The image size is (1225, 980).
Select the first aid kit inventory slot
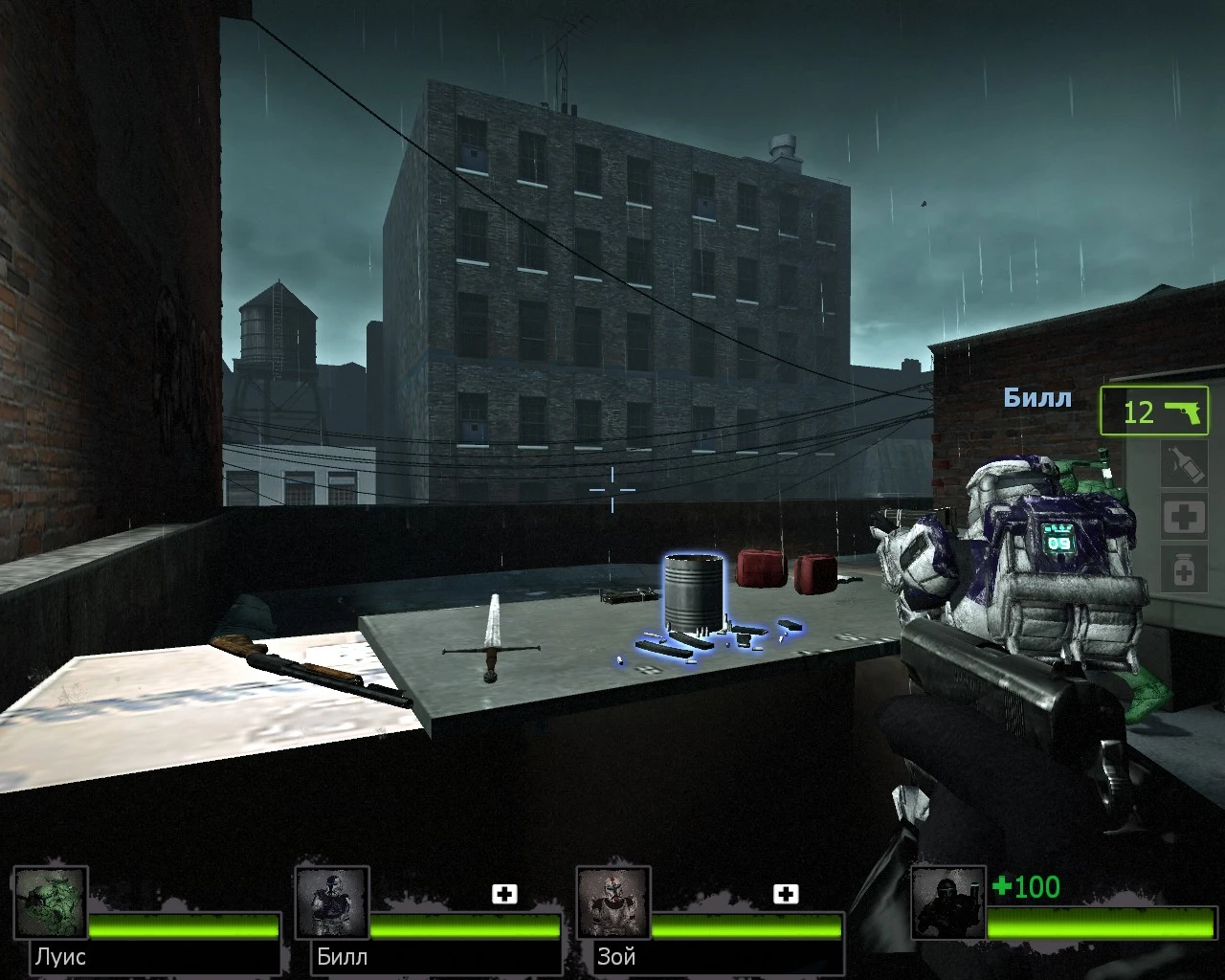1184,516
